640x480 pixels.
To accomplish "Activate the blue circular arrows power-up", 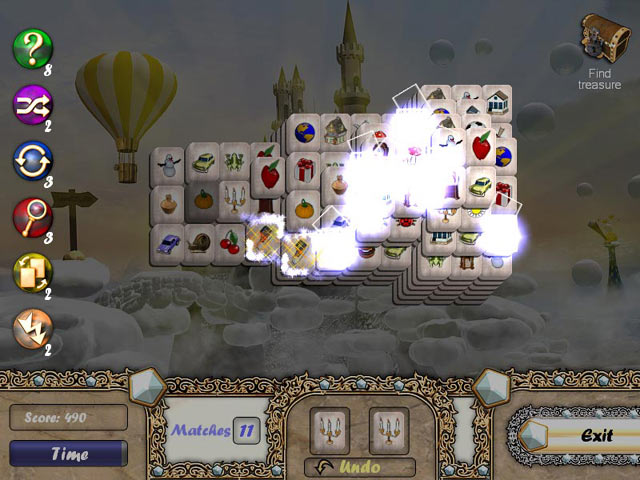I will (32, 160).
